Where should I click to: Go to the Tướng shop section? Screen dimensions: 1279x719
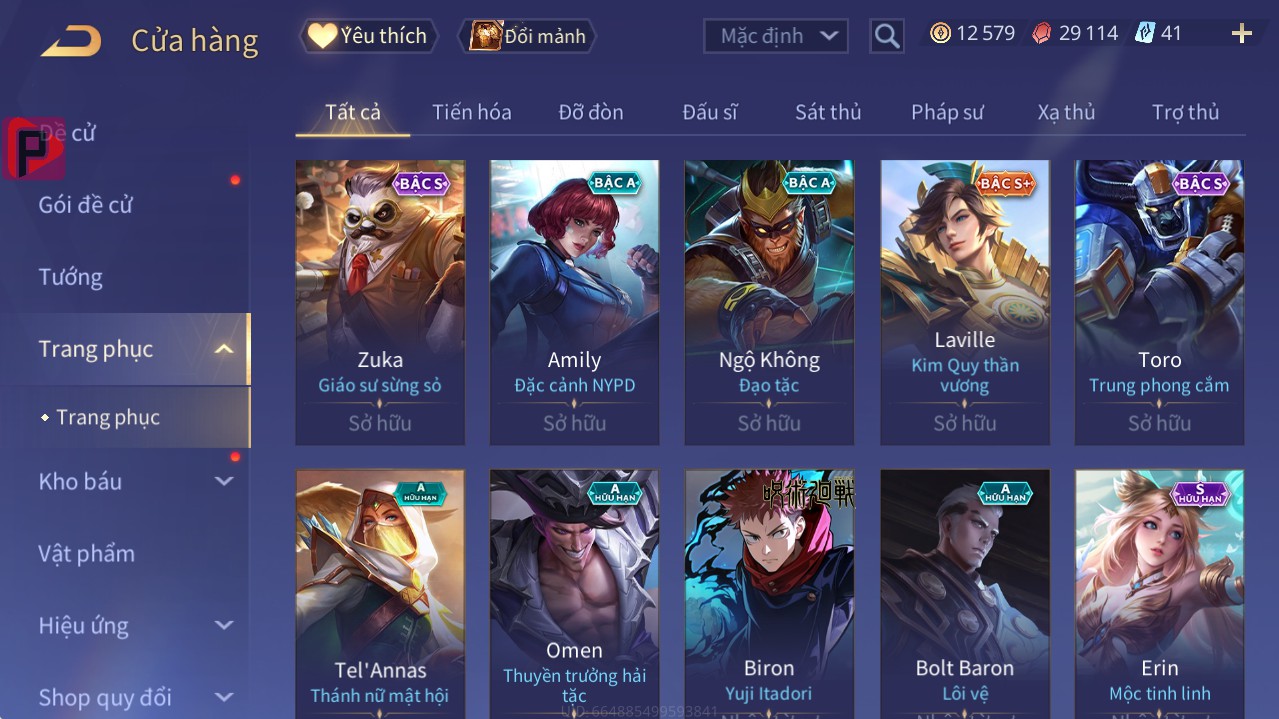(71, 277)
